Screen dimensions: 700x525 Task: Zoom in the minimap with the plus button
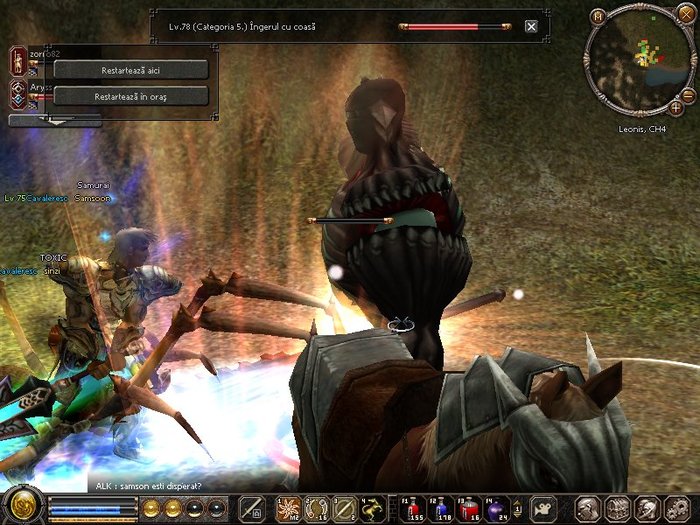[676, 106]
